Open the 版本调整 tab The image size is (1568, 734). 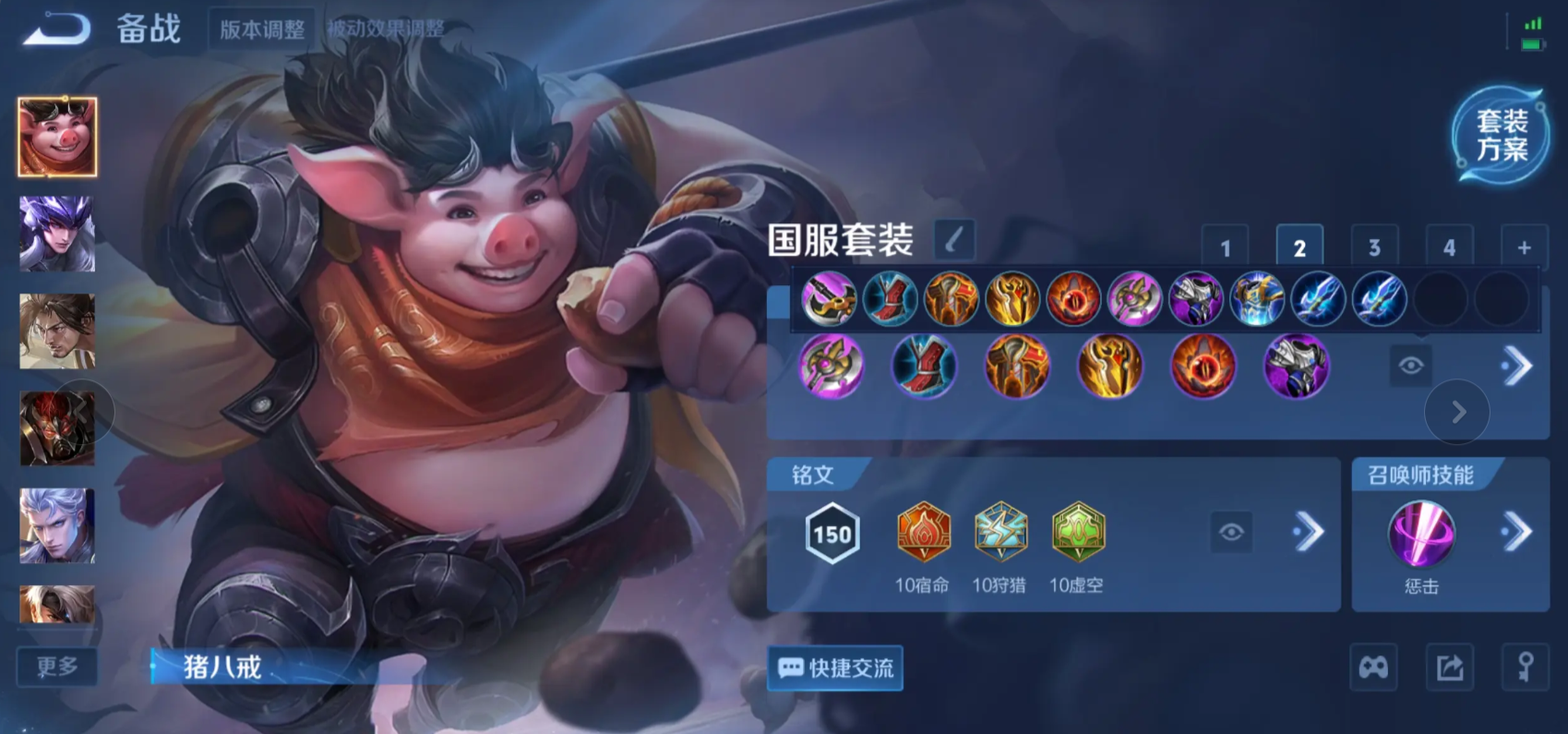pyautogui.click(x=262, y=30)
